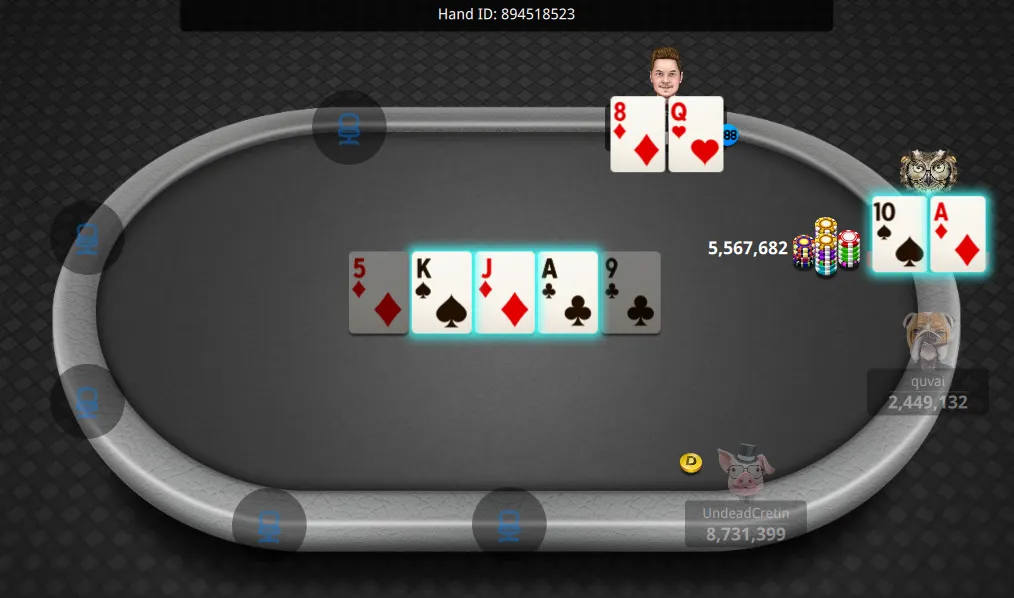Click the owl player avatar
The image size is (1014, 598).
pyautogui.click(x=928, y=171)
